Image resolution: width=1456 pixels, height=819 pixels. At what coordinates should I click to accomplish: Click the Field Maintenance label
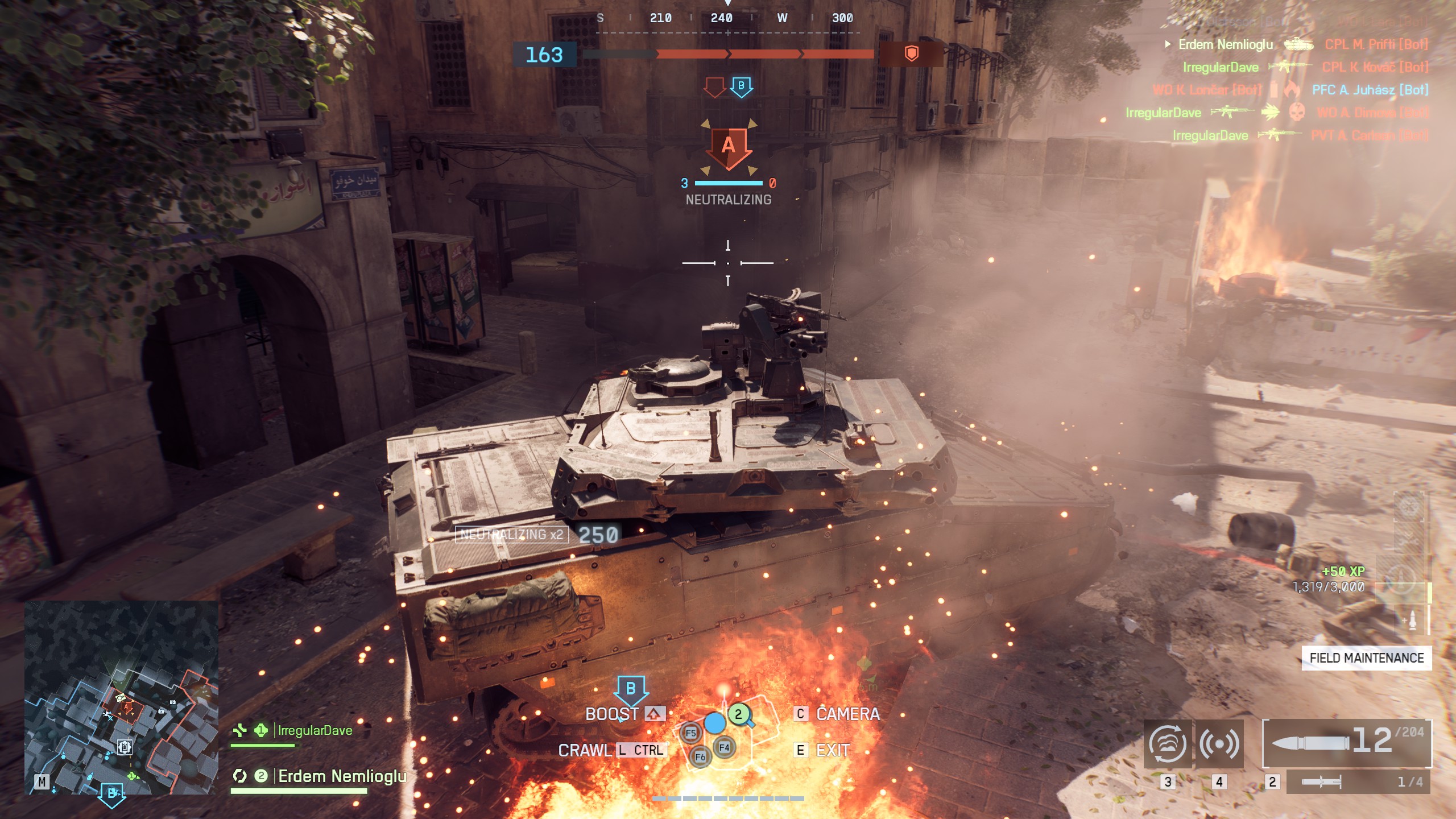click(1366, 658)
